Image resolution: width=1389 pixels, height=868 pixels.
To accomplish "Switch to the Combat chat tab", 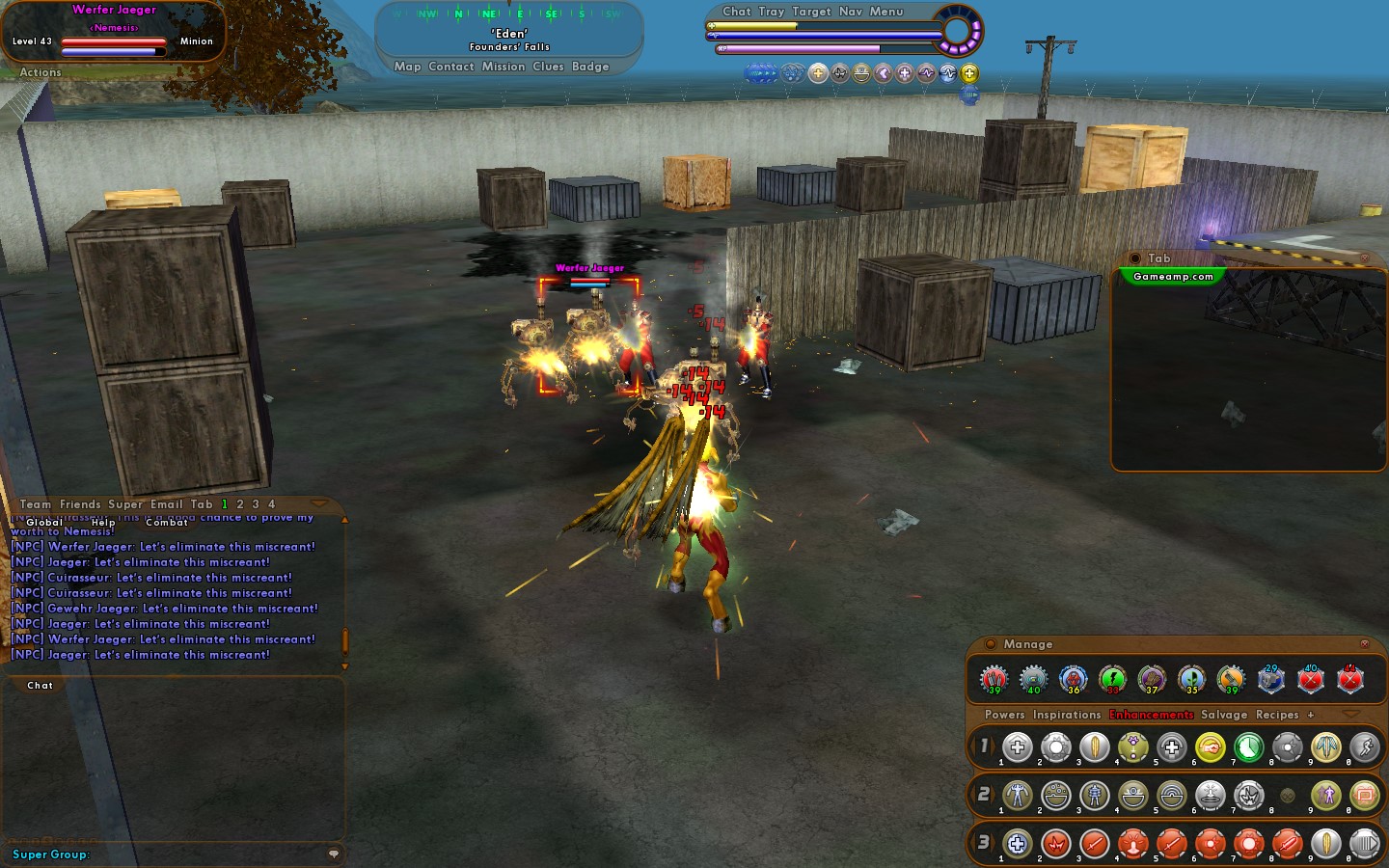I will (x=167, y=522).
